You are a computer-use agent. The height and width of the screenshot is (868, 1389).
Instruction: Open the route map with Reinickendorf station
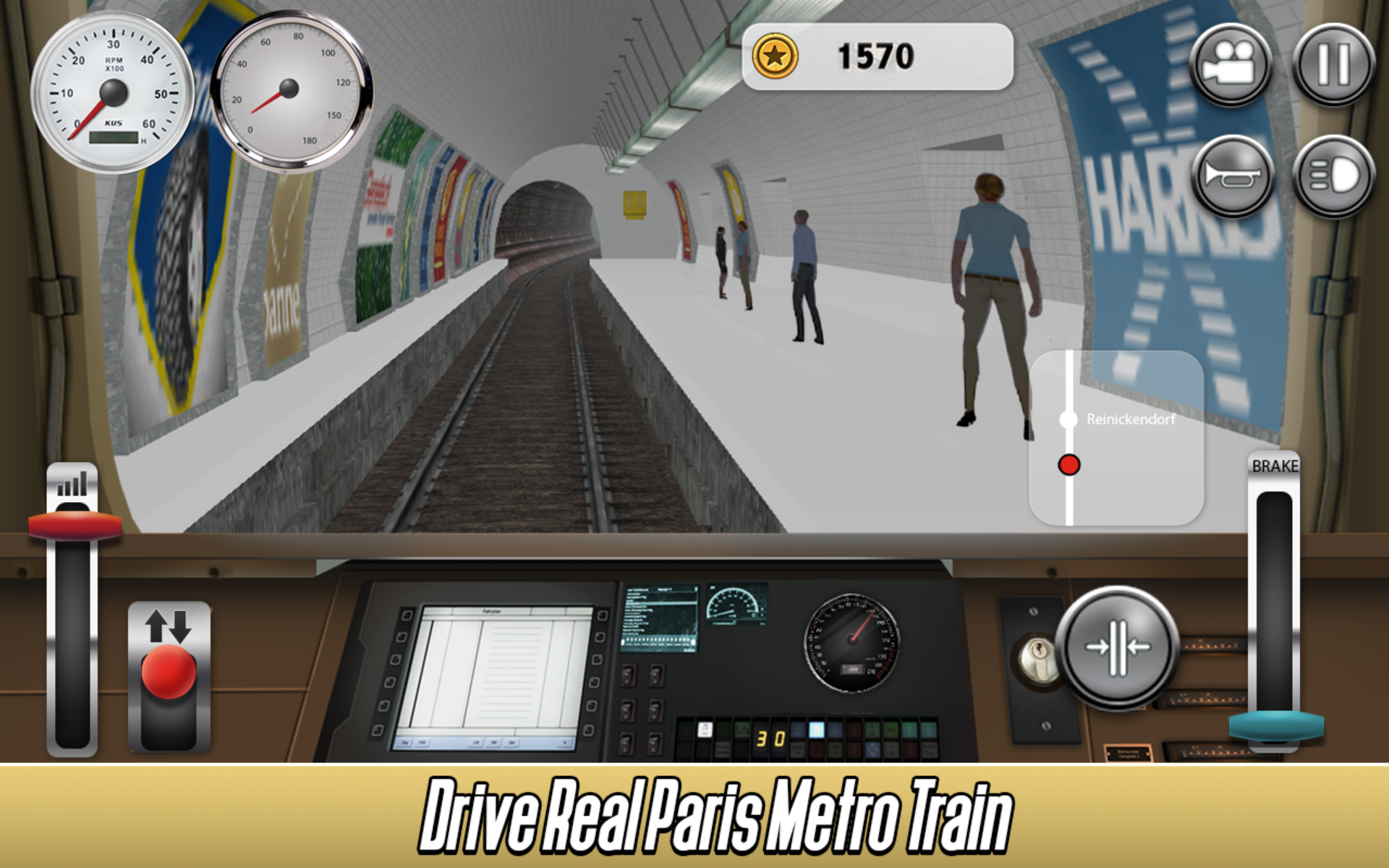pyautogui.click(x=1116, y=438)
